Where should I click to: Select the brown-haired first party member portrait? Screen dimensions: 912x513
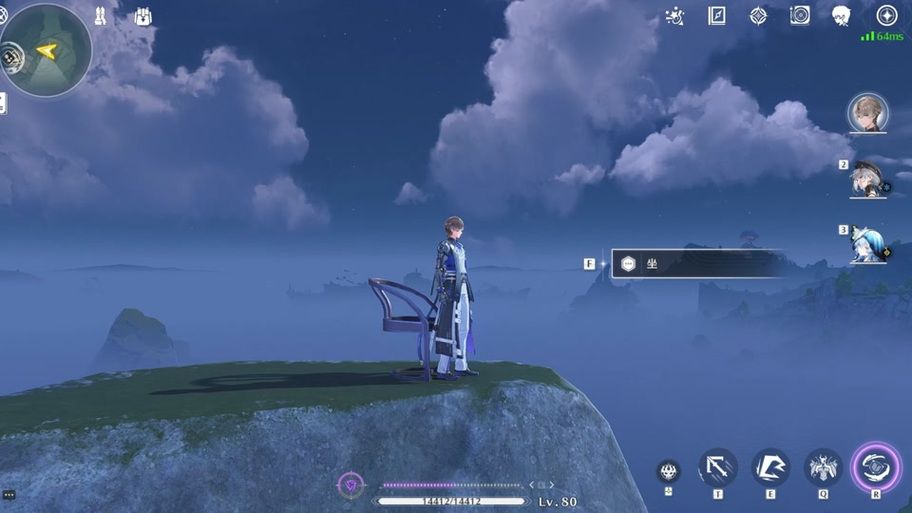[867, 113]
